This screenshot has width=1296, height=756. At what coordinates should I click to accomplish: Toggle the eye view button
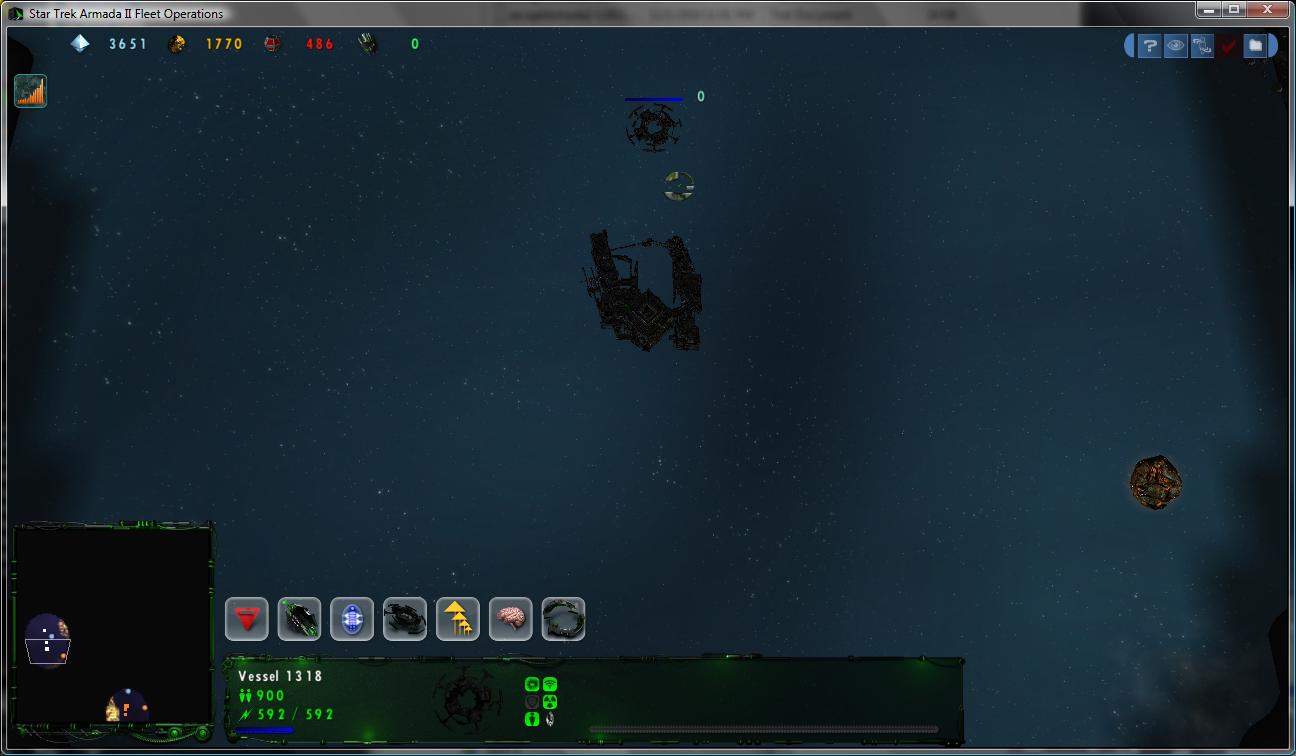pyautogui.click(x=1176, y=45)
